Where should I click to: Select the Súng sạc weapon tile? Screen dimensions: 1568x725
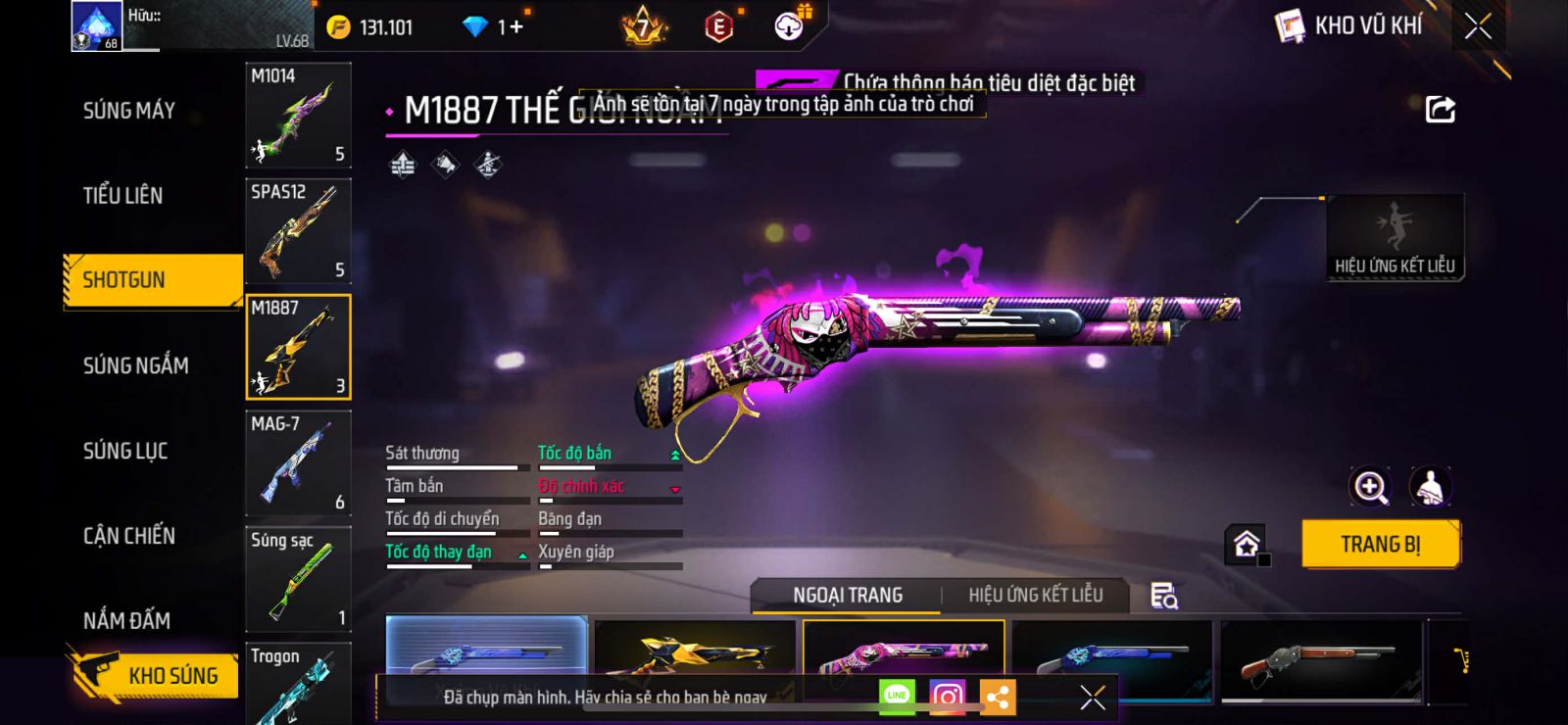[298, 579]
